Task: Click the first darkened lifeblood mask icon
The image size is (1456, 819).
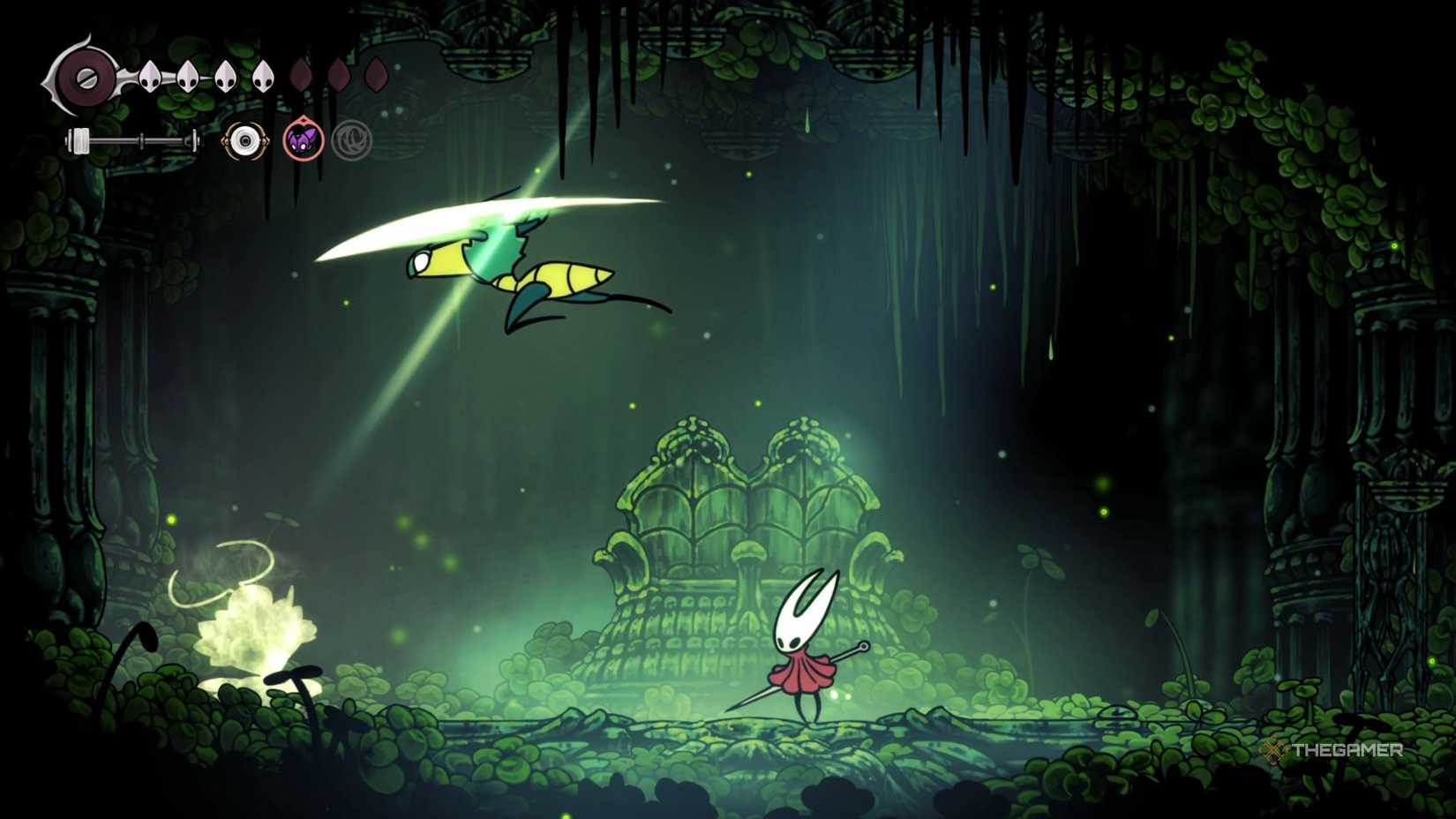Action: [x=301, y=76]
